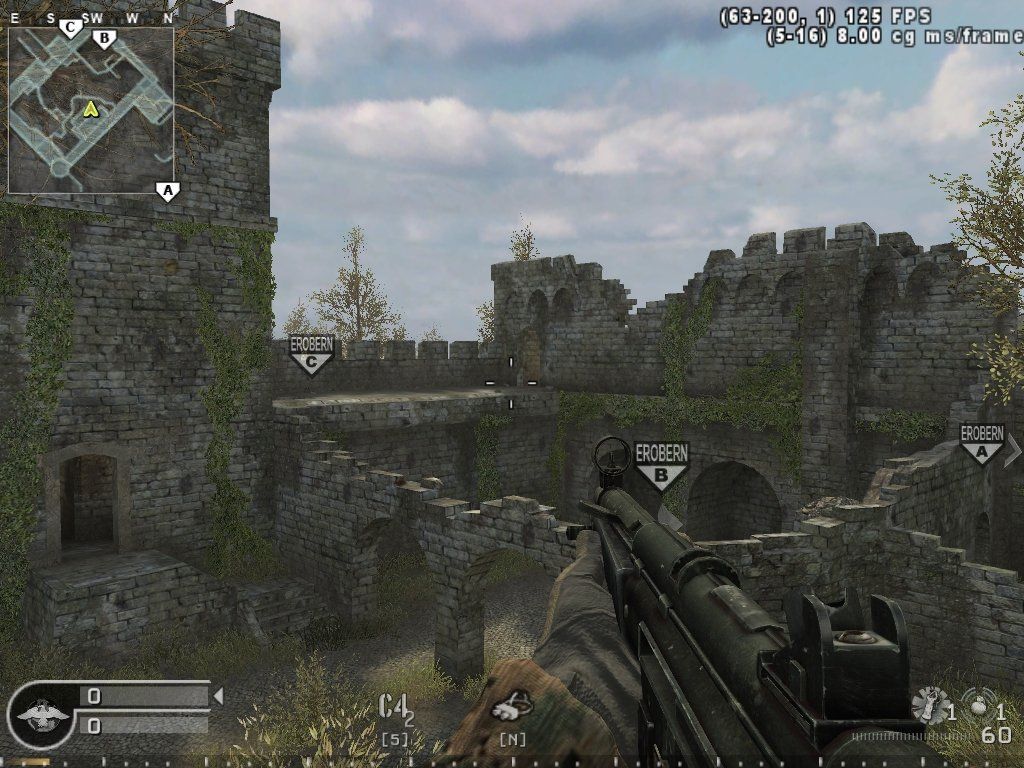This screenshot has height=768, width=1024.
Task: Select the B flag marker on the minimap
Action: pos(102,39)
